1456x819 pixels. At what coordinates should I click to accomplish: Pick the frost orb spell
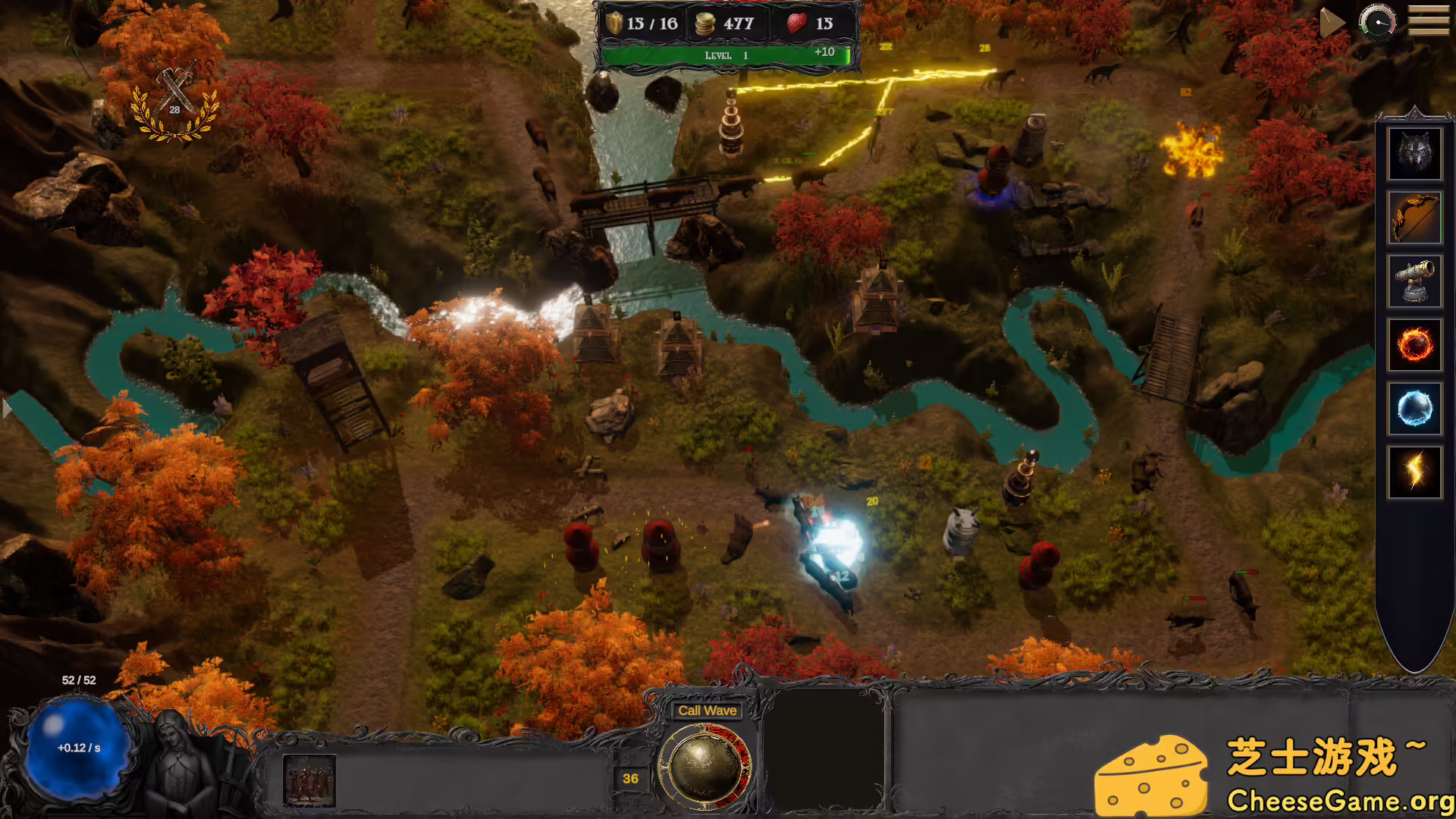tap(1414, 409)
